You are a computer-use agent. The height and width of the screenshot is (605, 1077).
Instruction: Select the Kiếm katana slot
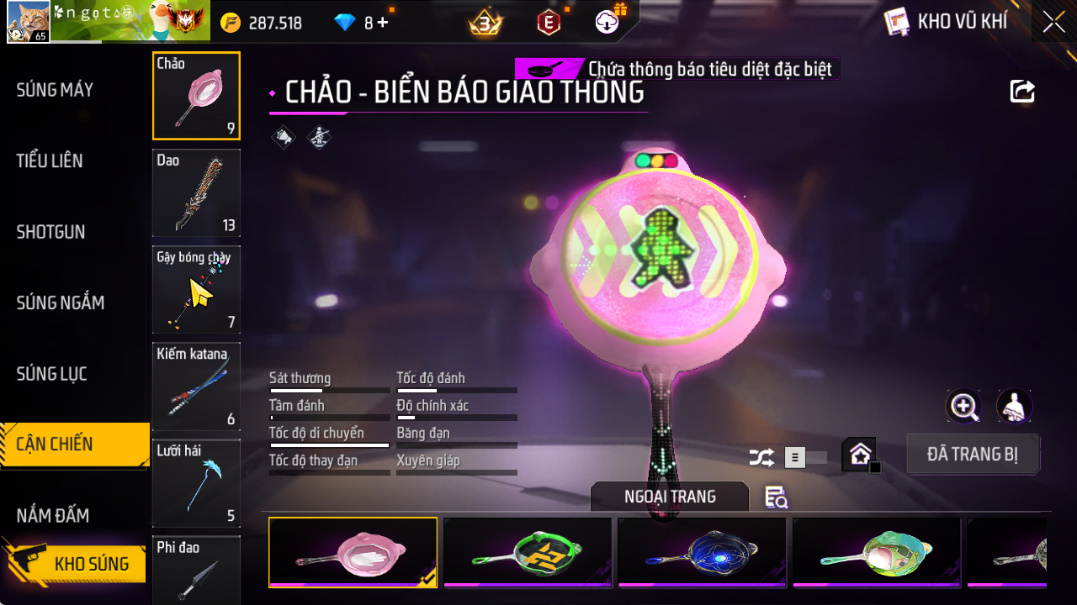[196, 387]
